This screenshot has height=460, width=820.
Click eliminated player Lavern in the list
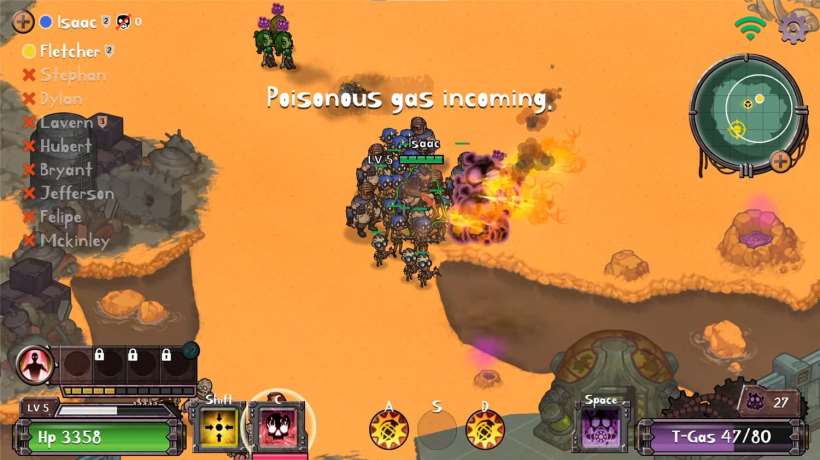(x=66, y=123)
